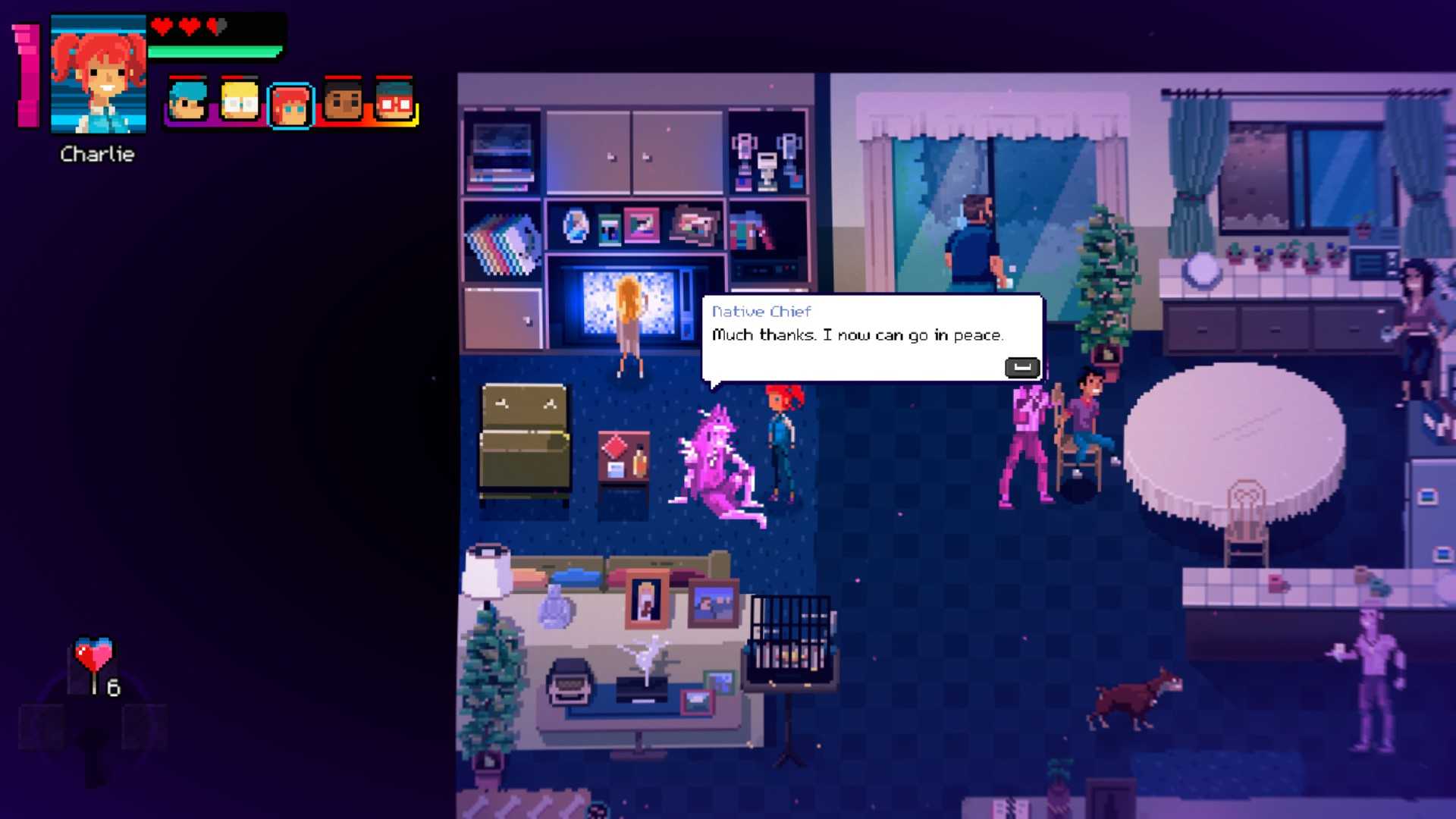Select the kid with red glasses portrait
This screenshot has width=1456, height=819.
click(x=394, y=102)
